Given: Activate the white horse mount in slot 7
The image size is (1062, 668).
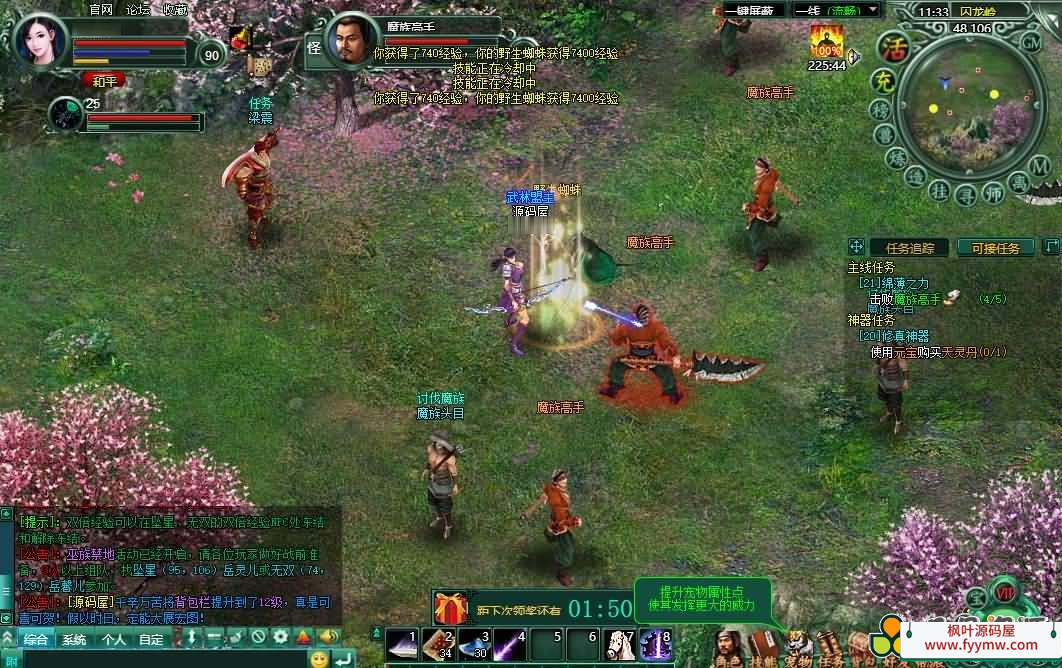Looking at the screenshot, I should (620, 645).
